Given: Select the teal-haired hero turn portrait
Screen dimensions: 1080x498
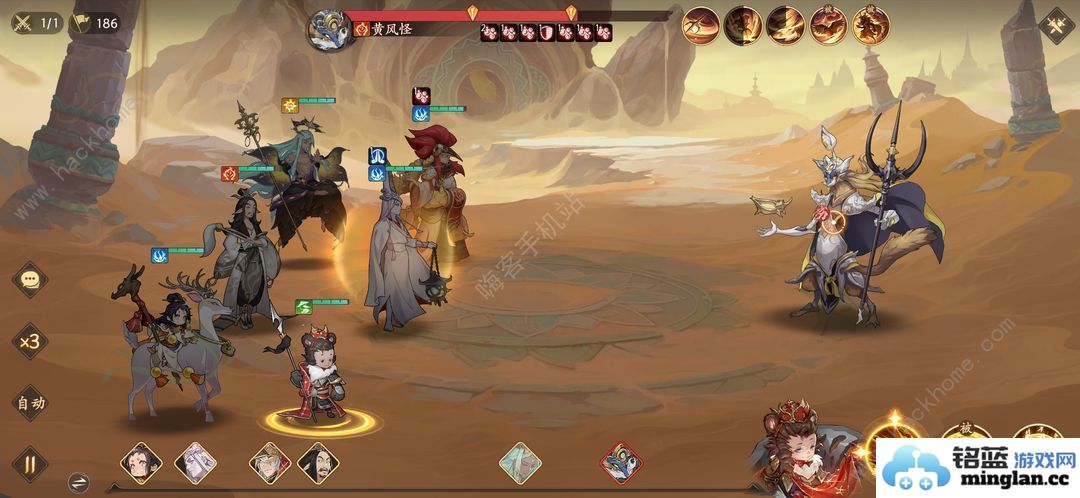Looking at the screenshot, I should pos(520,463).
